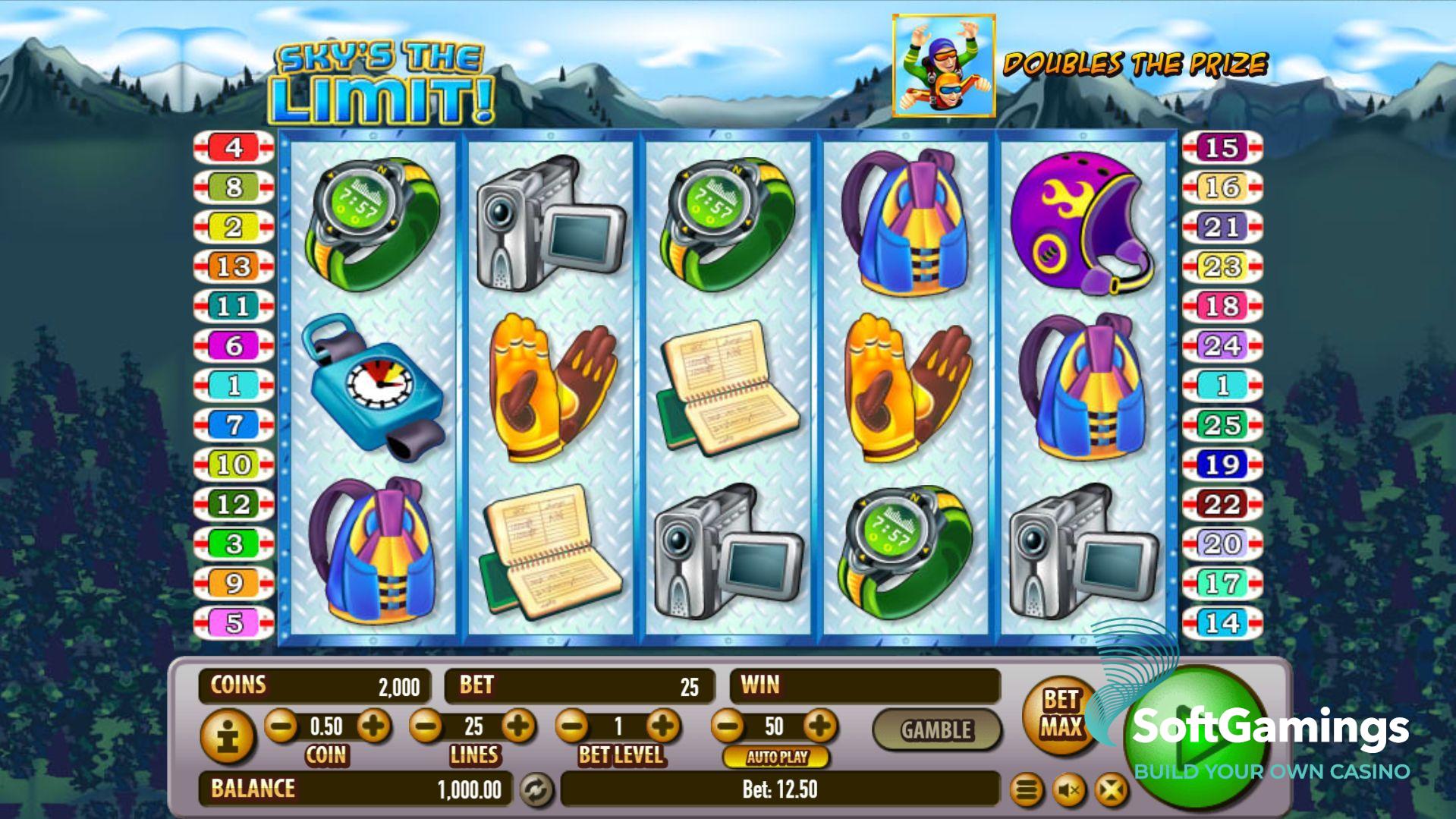Select payline number 15 marker
1456x819 pixels.
pyautogui.click(x=1222, y=147)
